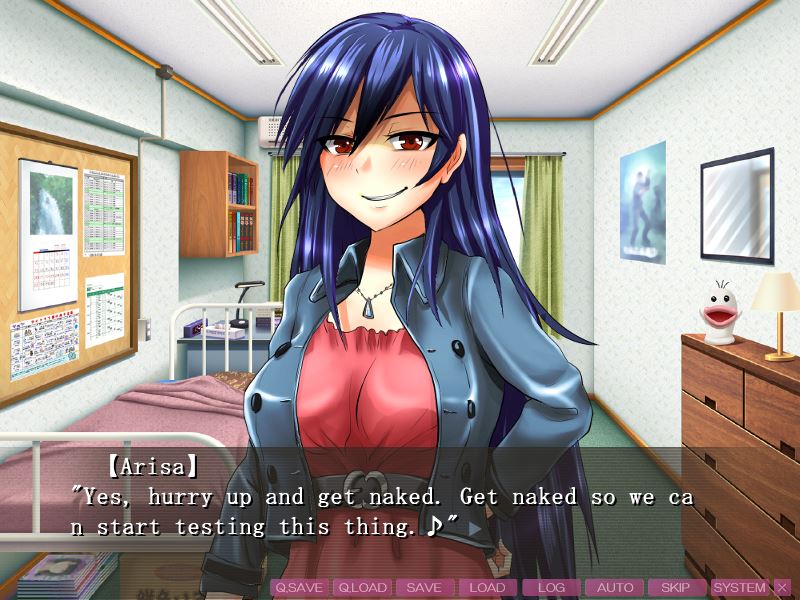800x600 pixels.
Task: Toggle AUTO text advance mode
Action: pyautogui.click(x=614, y=588)
